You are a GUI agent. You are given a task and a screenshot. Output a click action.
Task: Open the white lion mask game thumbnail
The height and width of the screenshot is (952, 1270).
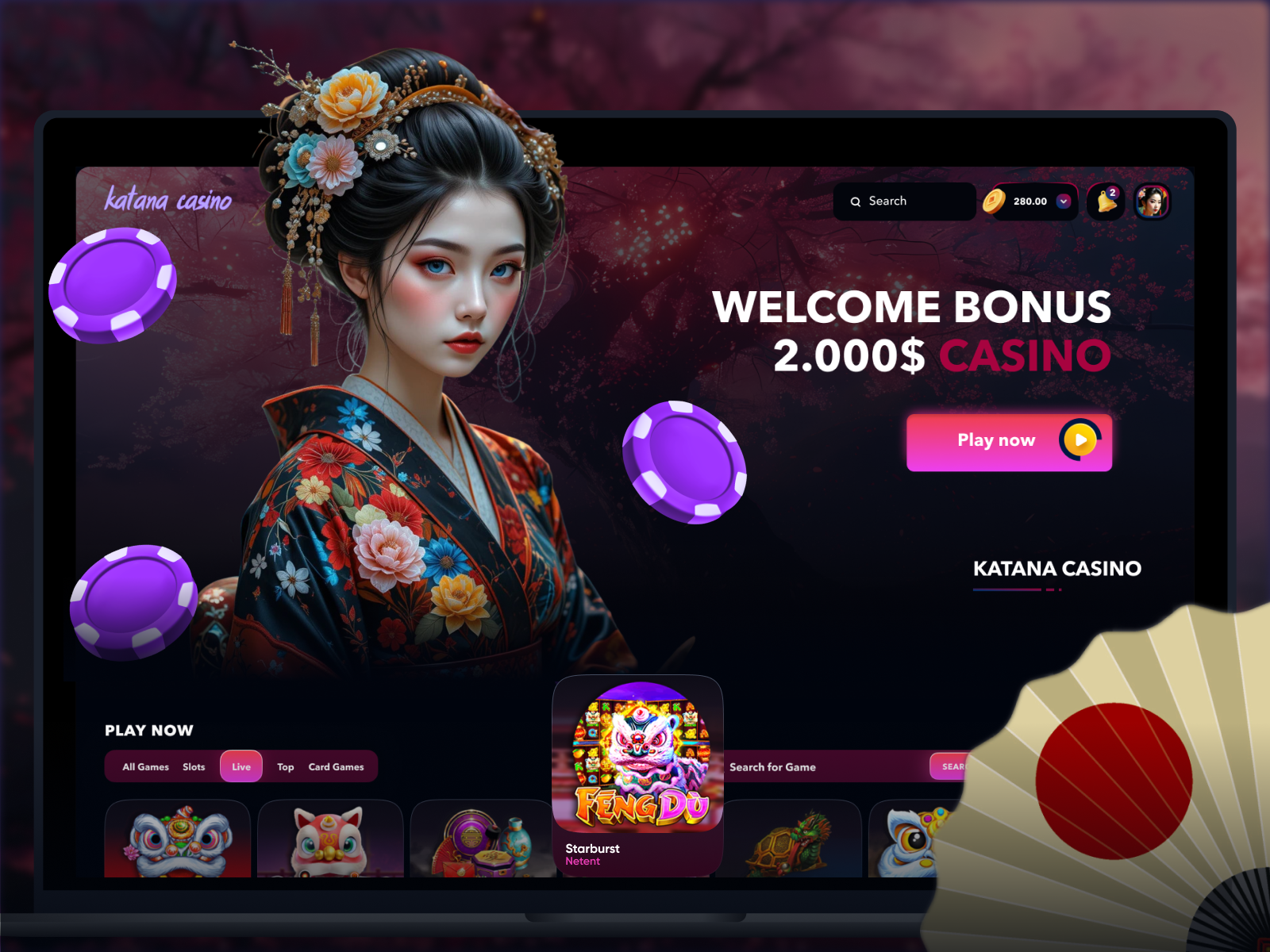[x=178, y=839]
